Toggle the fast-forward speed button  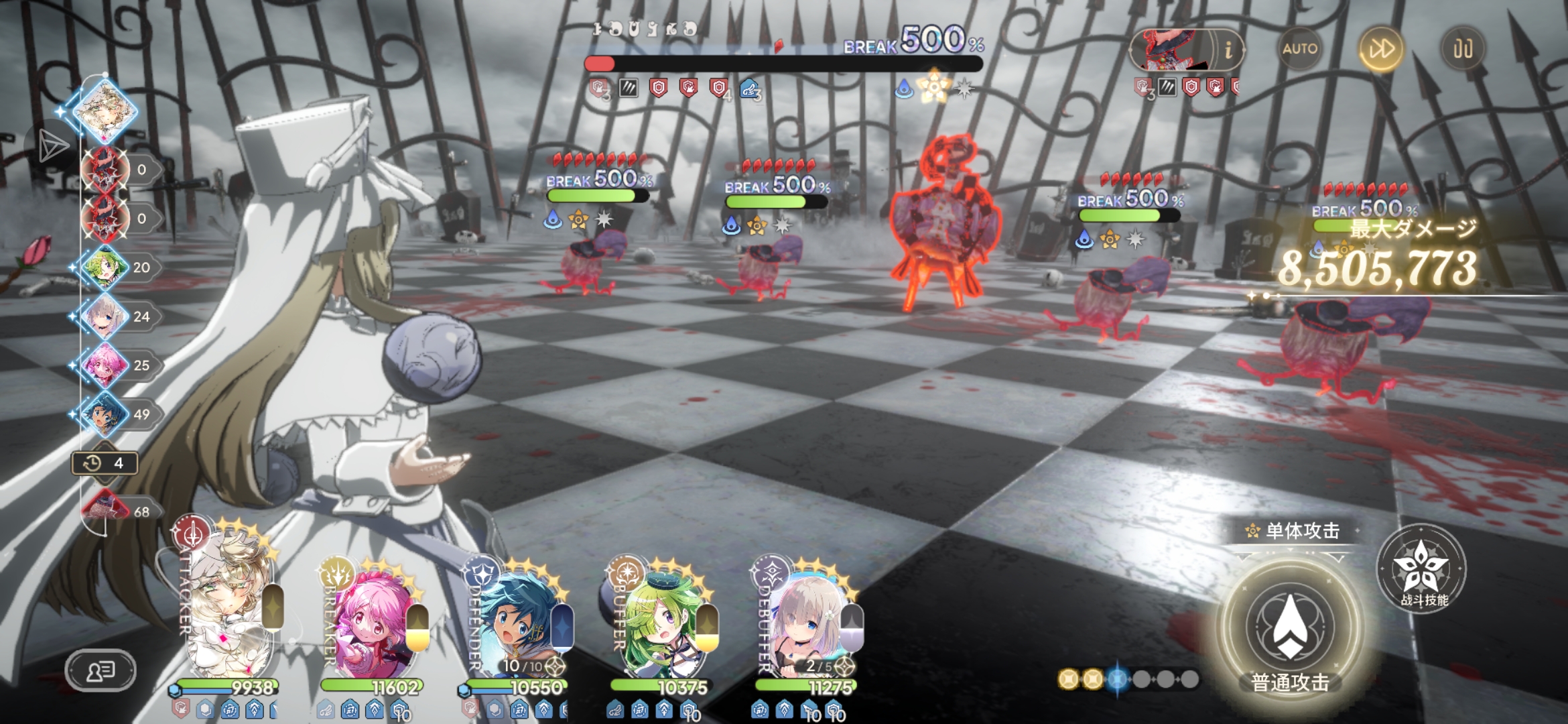(1381, 49)
